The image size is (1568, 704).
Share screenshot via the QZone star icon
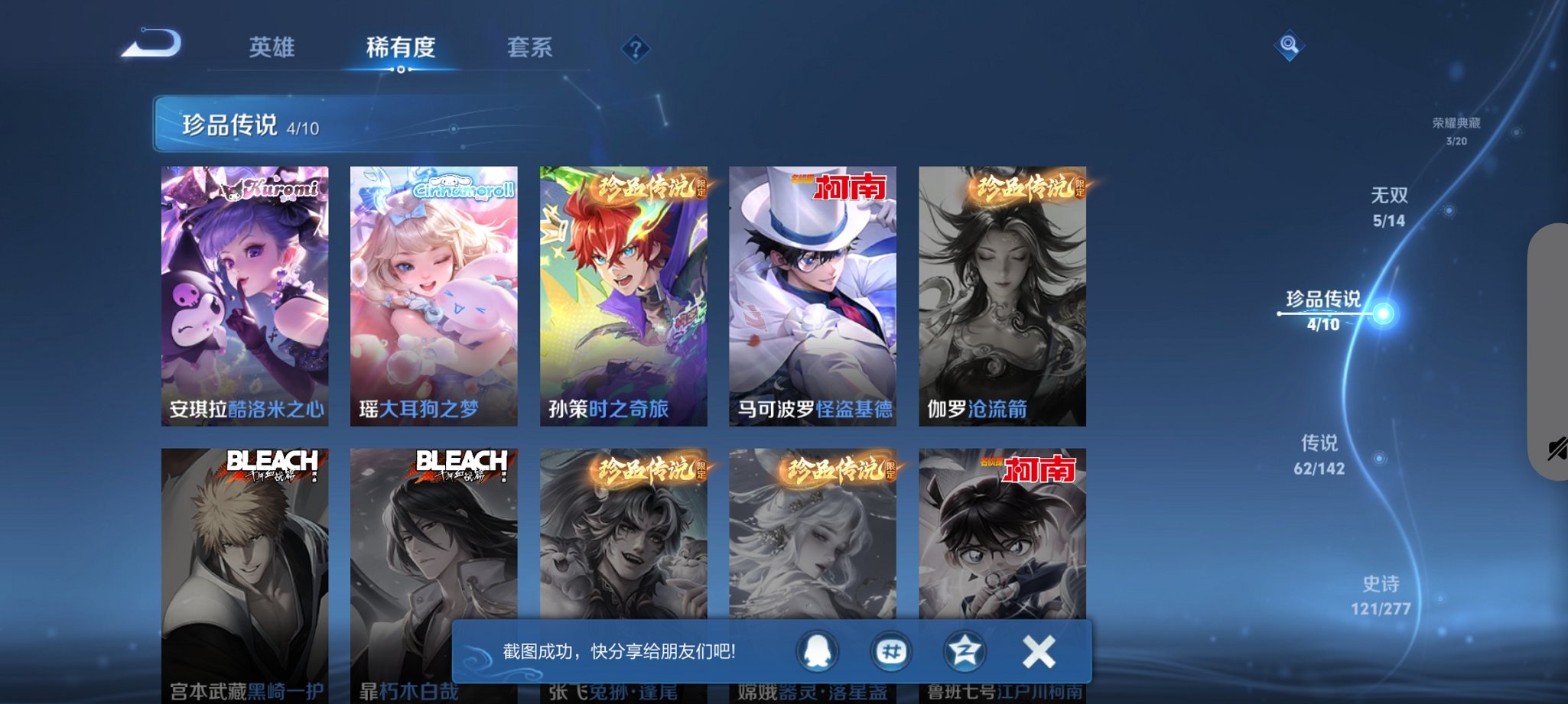point(965,651)
